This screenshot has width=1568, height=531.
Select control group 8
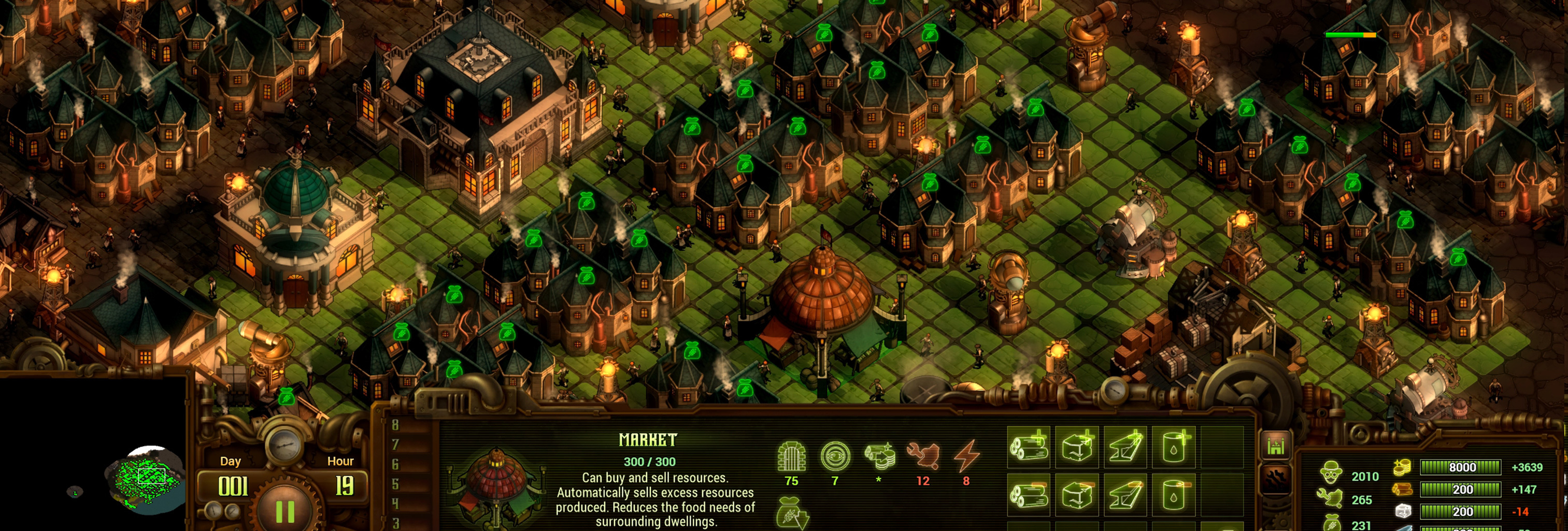(x=396, y=425)
